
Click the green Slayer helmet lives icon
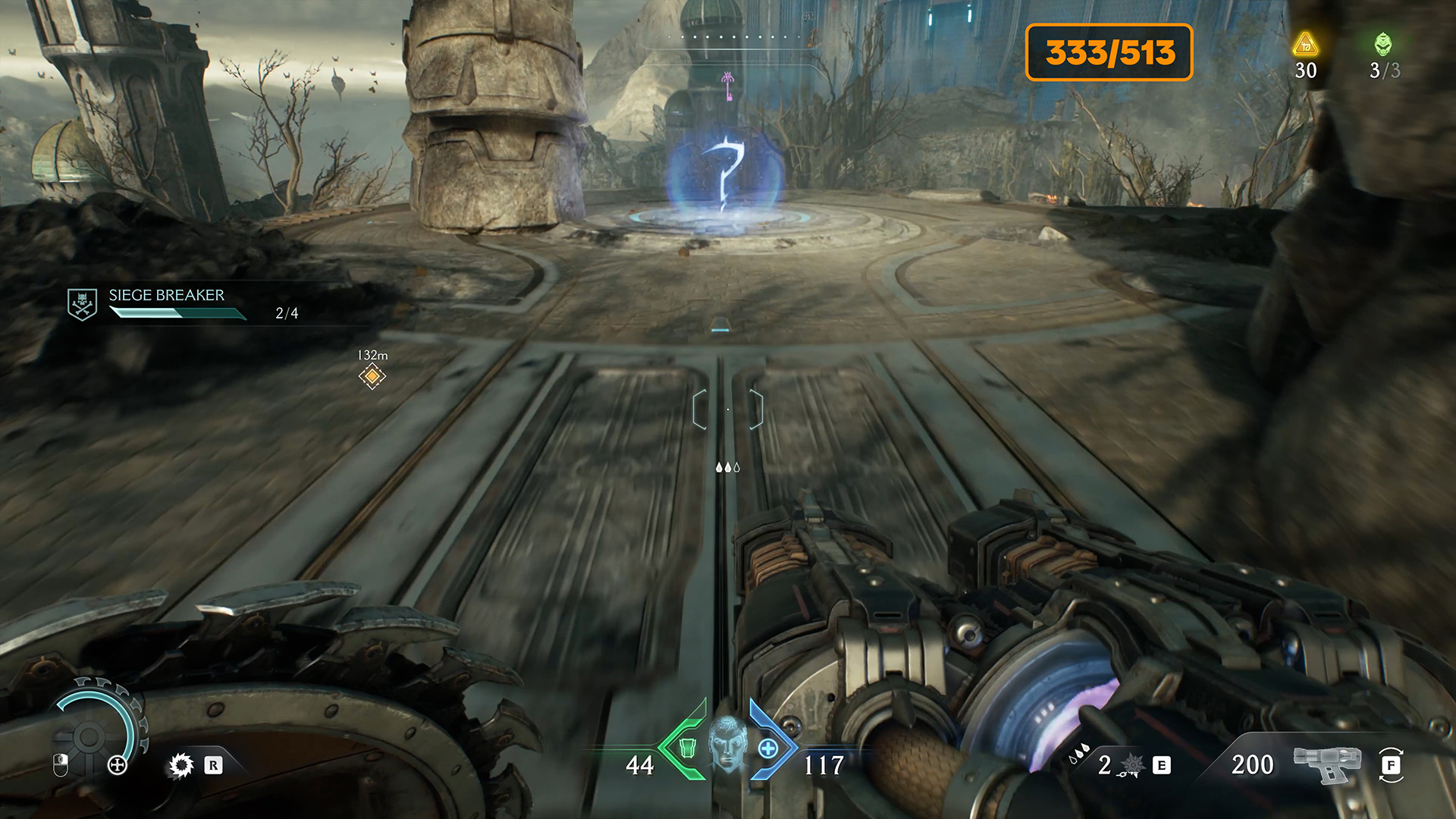tap(1383, 45)
